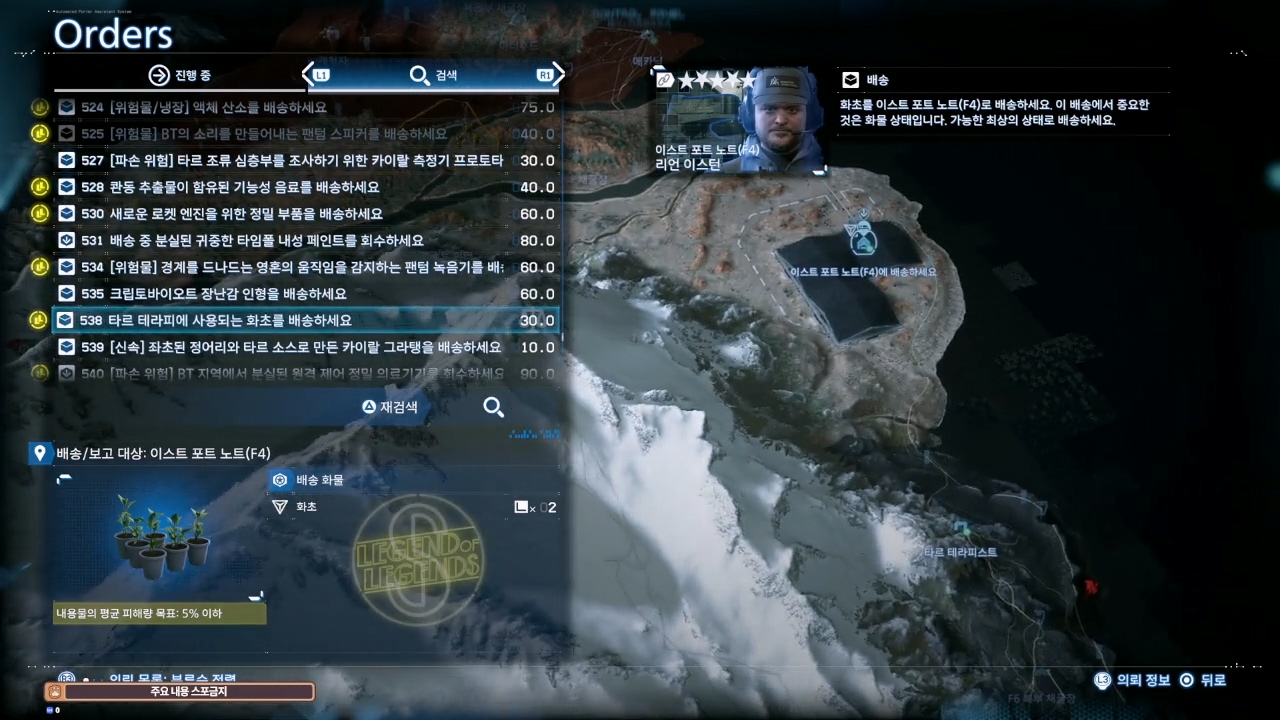Open the 검색 tab
Screen dimensions: 1280x720
tap(434, 76)
